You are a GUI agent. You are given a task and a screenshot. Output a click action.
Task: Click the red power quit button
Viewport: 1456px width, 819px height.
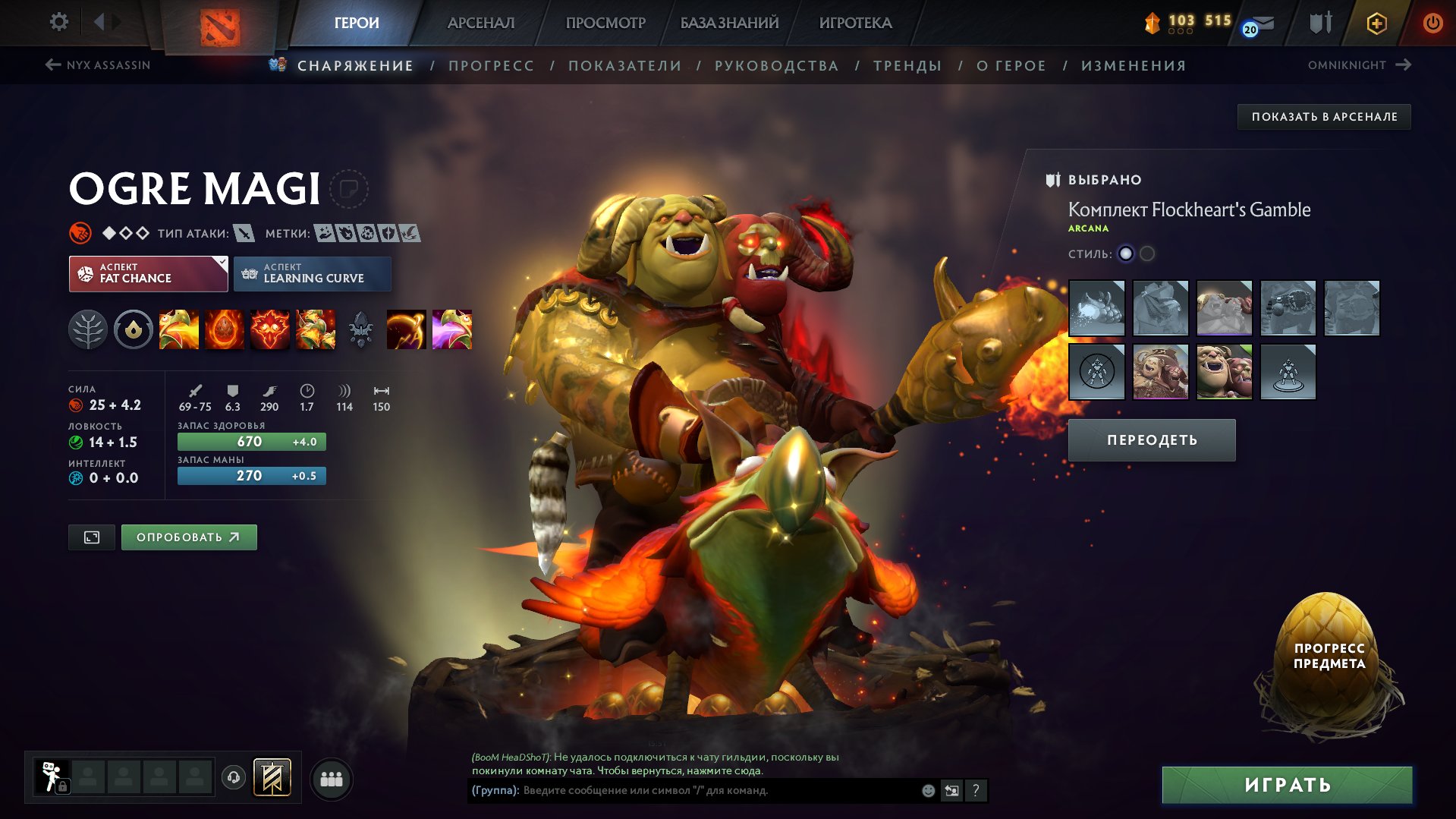[x=1432, y=23]
